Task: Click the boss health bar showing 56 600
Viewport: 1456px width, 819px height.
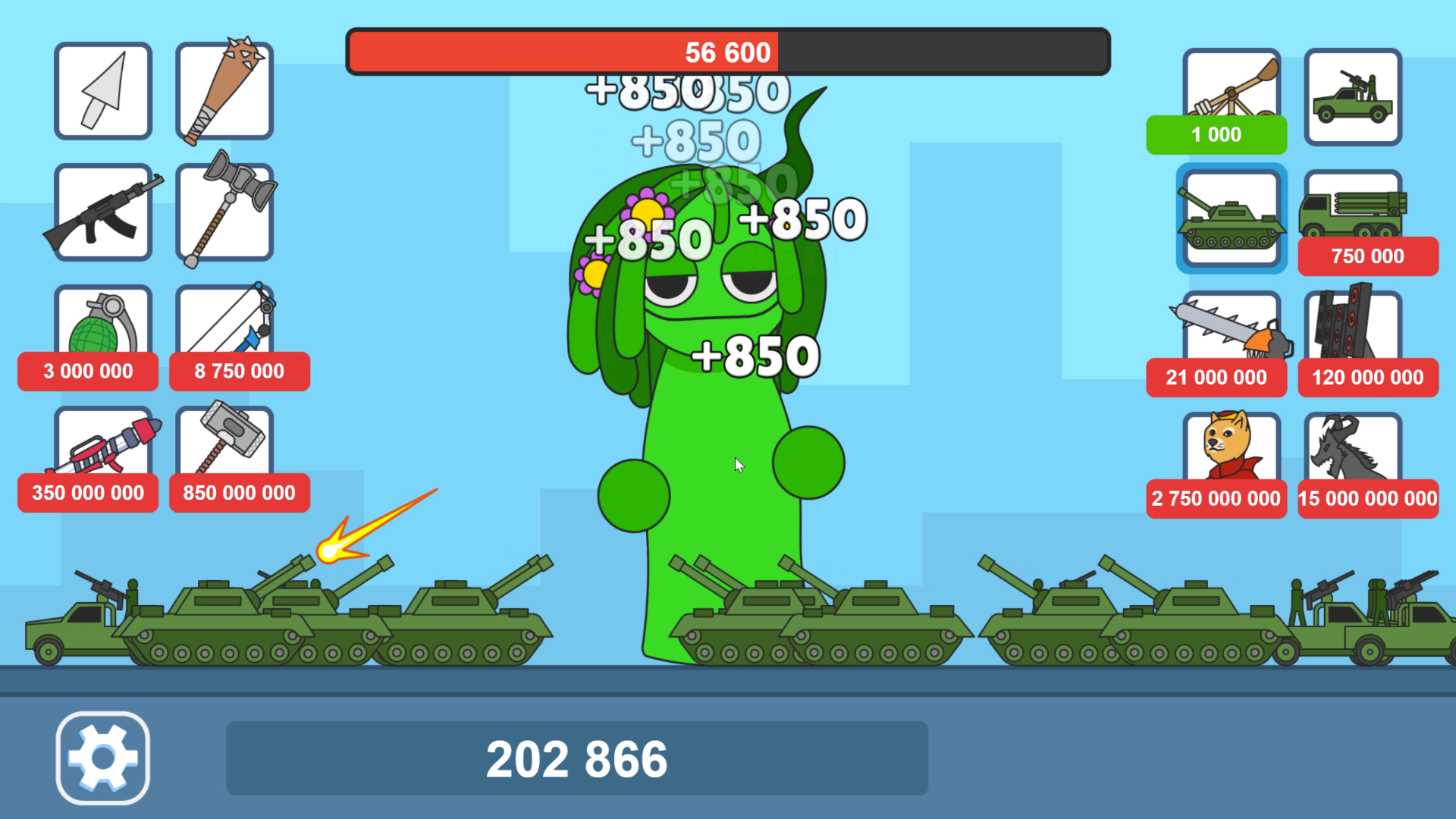Action: (726, 52)
